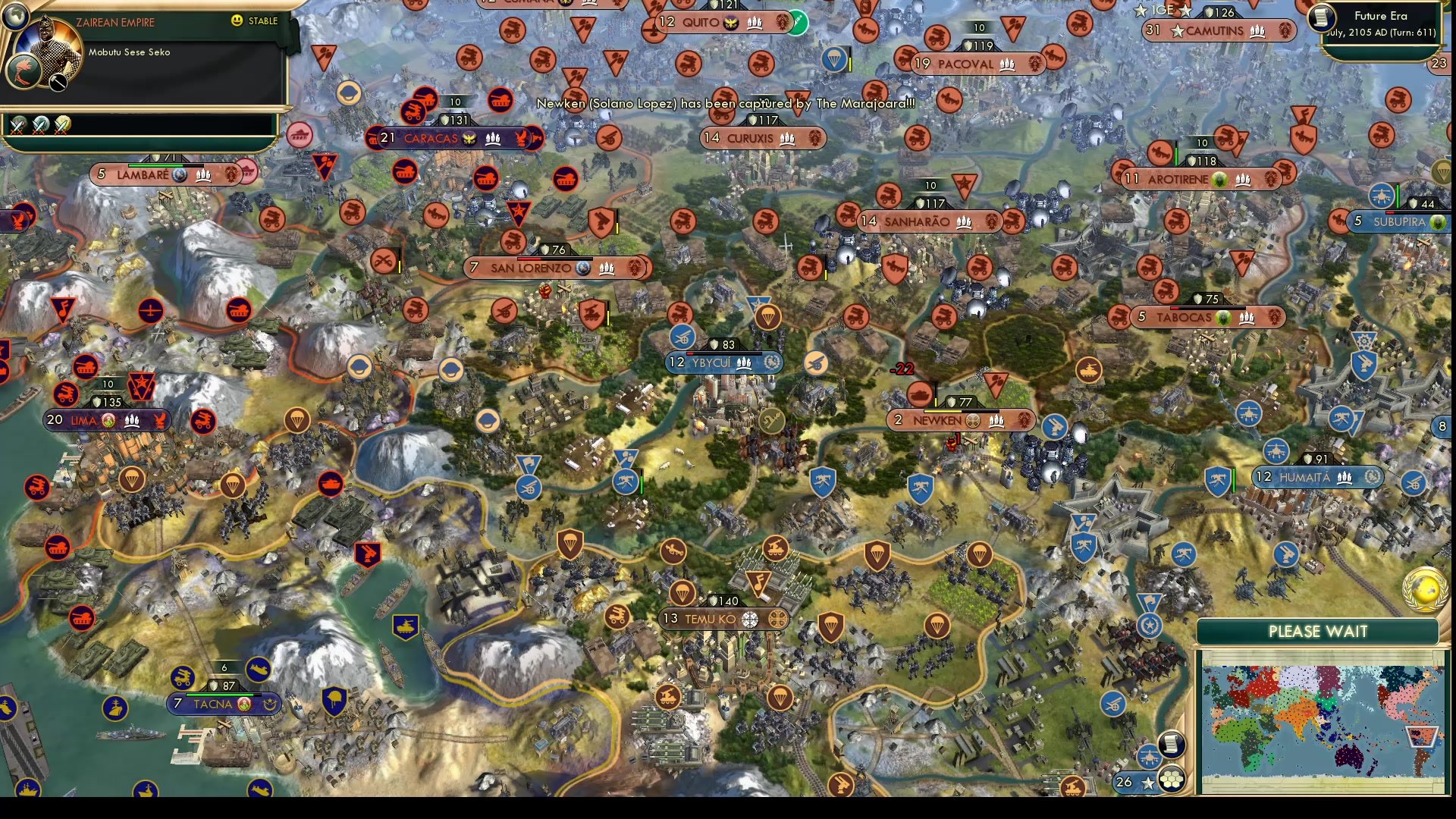Image resolution: width=1456 pixels, height=819 pixels.
Task: Click the STABLE smiley stability indicator
Action: pyautogui.click(x=236, y=21)
